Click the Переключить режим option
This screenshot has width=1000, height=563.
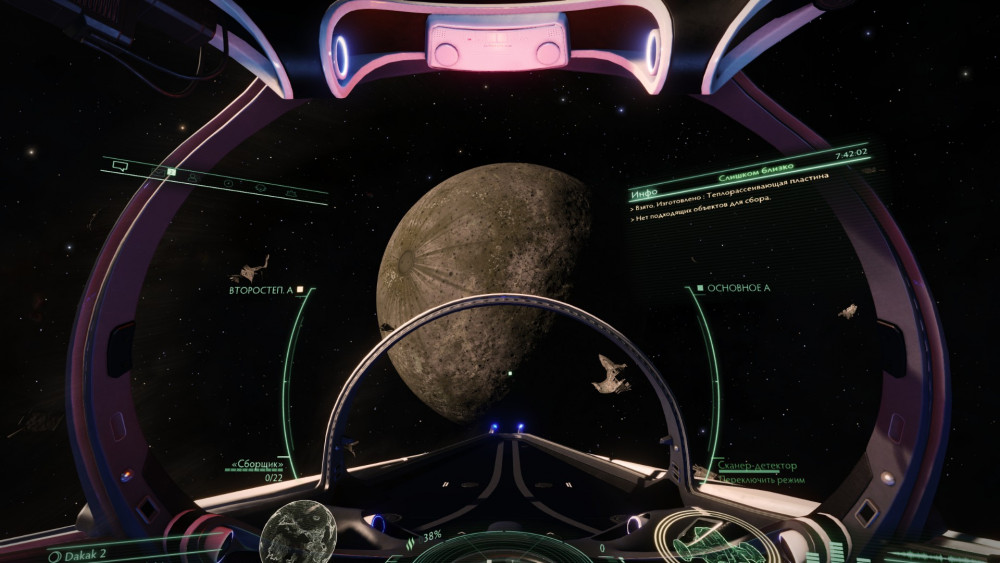(760, 480)
